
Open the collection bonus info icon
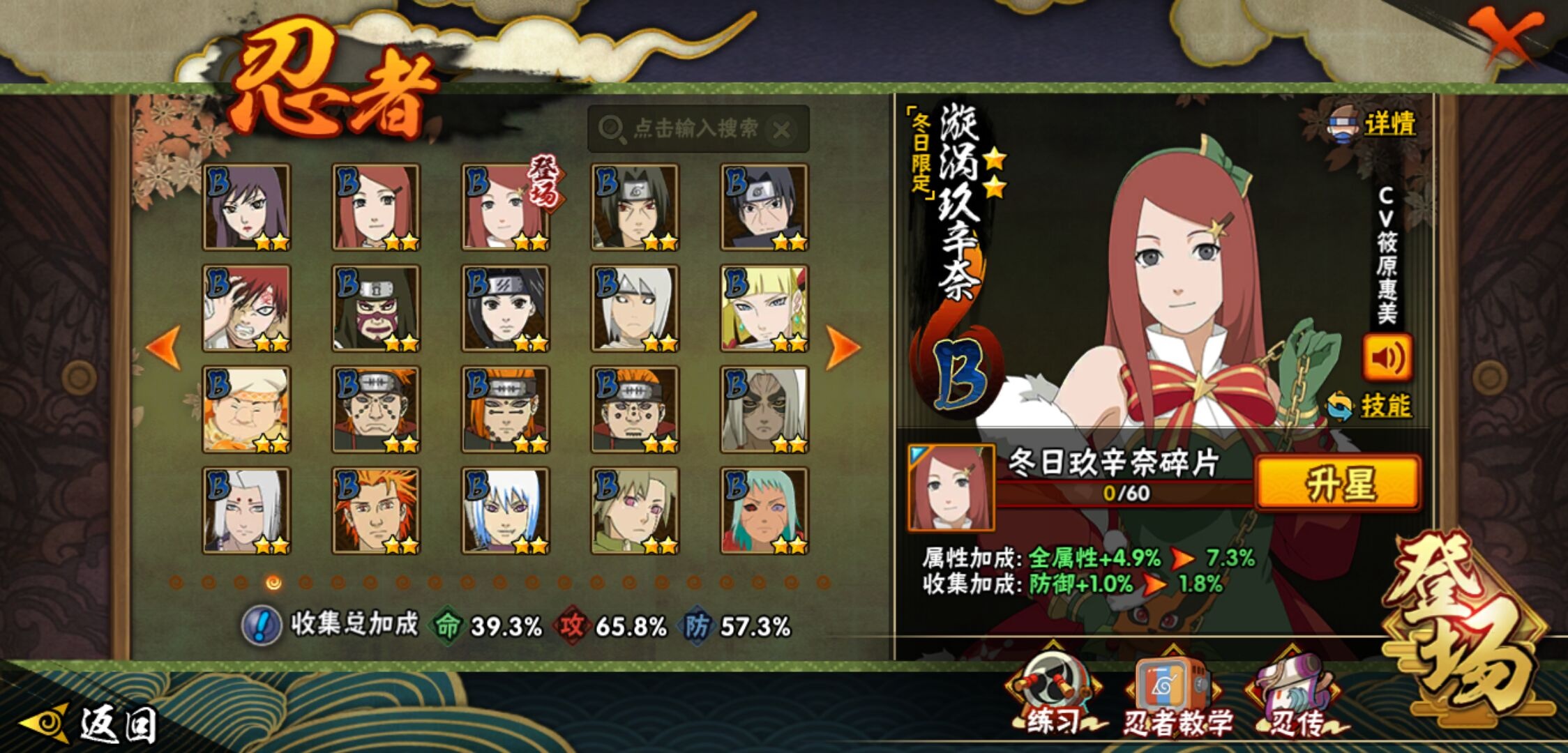(262, 625)
